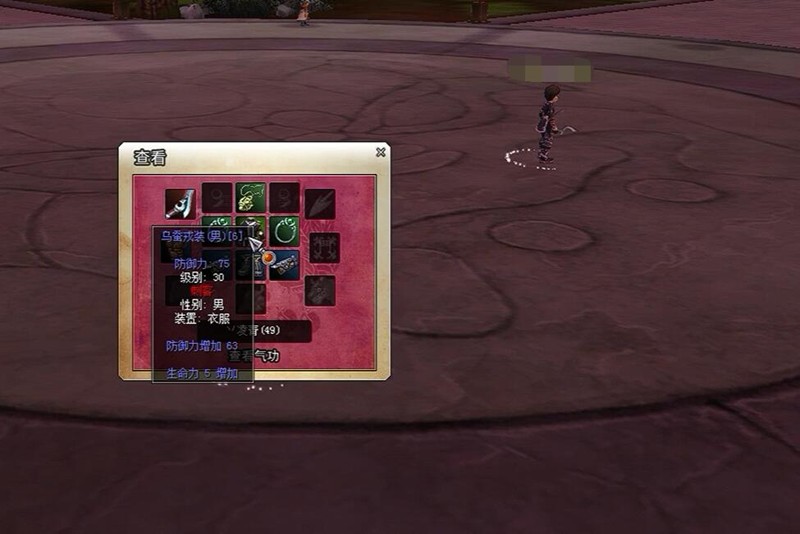Screen dimensions: 800x534
Task: Click the 查看气功 button
Action: click(254, 356)
